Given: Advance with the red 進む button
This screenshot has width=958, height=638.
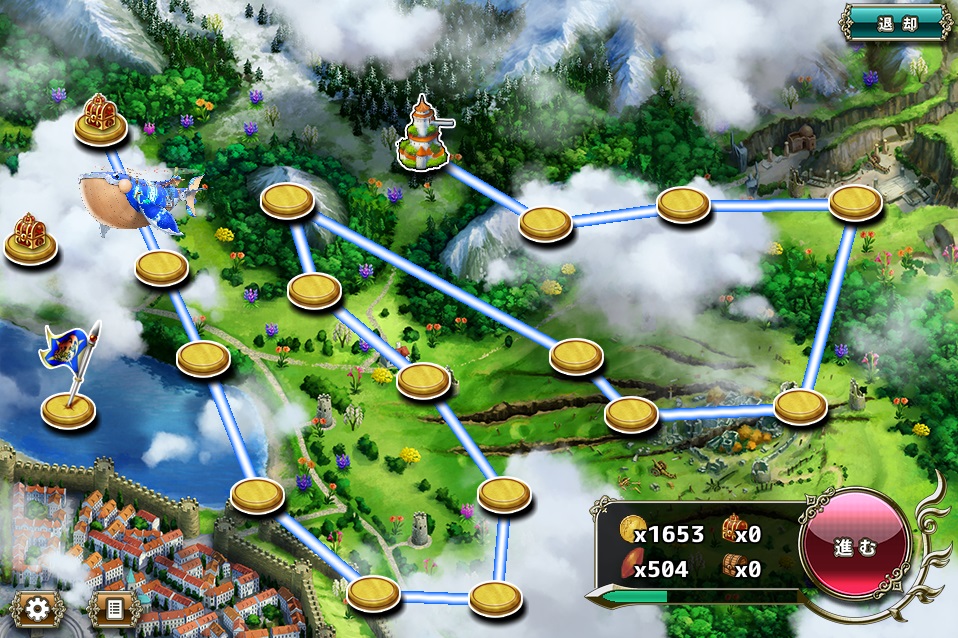Looking at the screenshot, I should coord(855,549).
